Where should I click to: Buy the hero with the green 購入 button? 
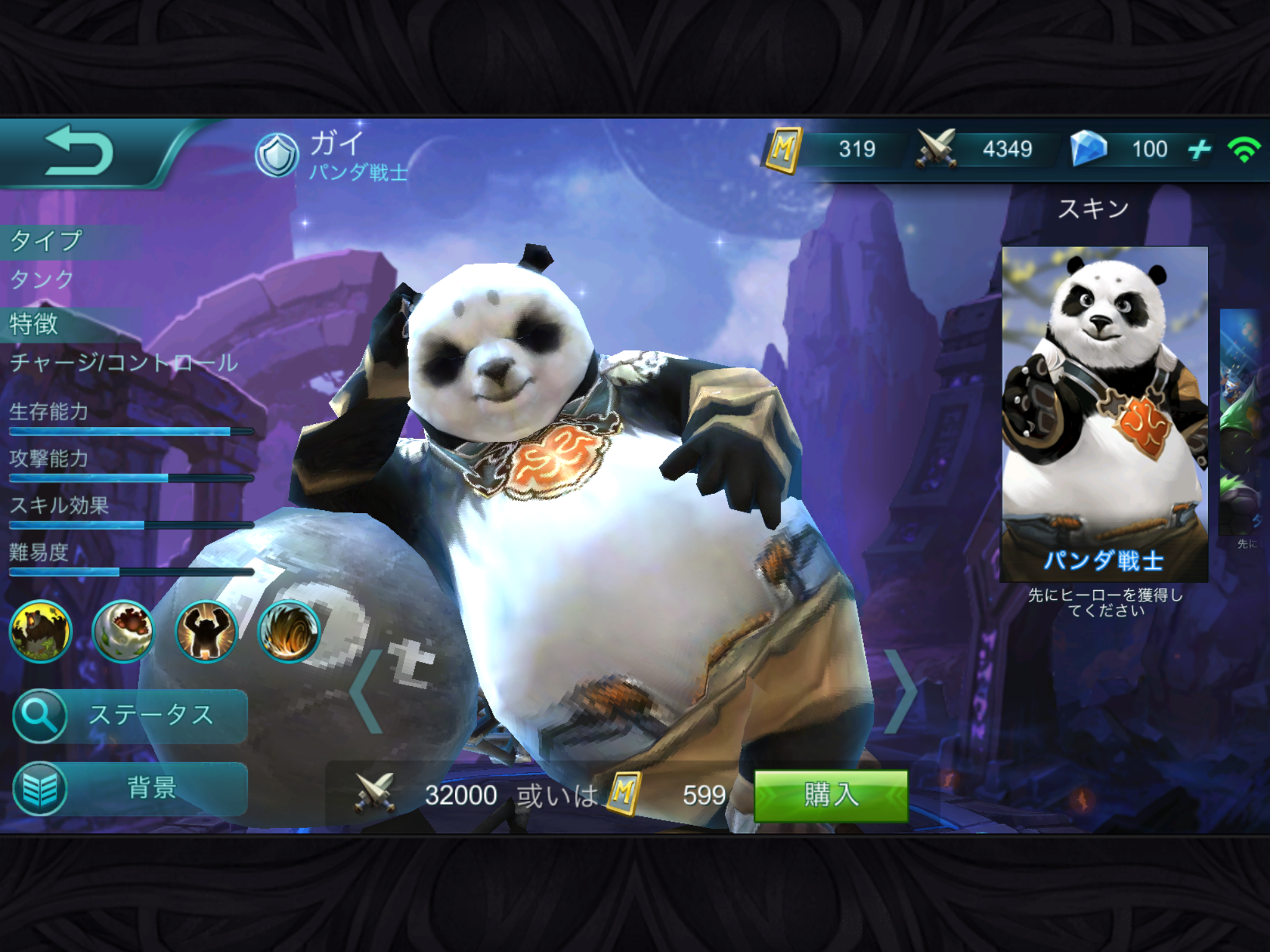(x=830, y=795)
